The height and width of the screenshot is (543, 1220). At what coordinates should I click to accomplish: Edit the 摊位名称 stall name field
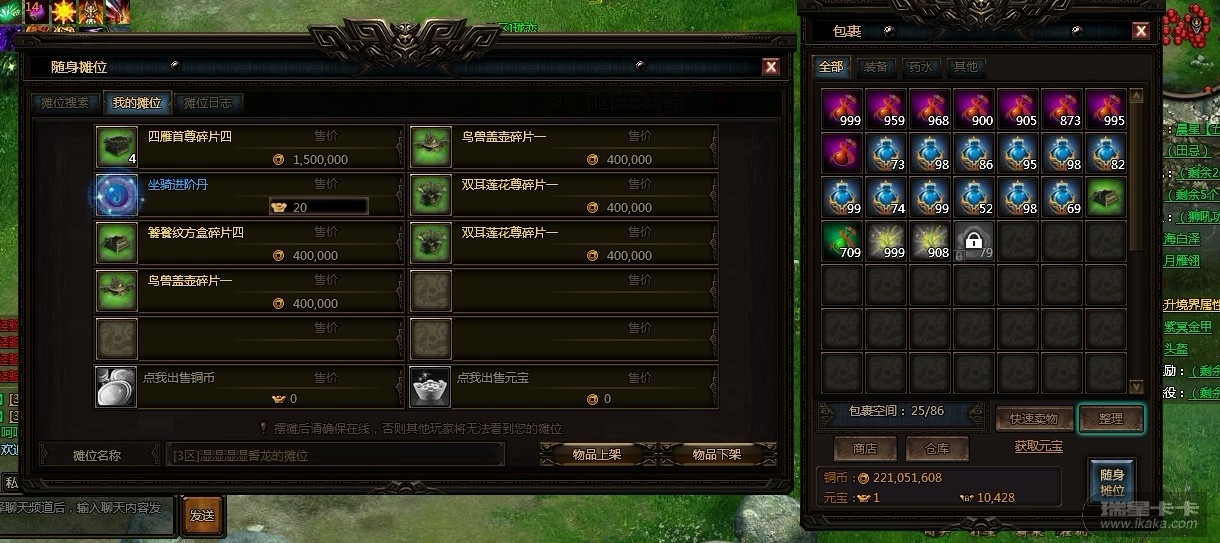[x=335, y=455]
